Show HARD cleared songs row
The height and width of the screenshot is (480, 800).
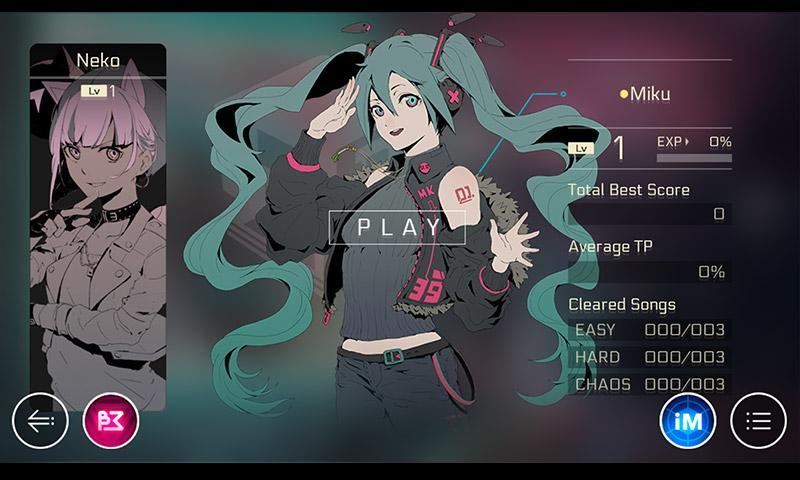649,357
